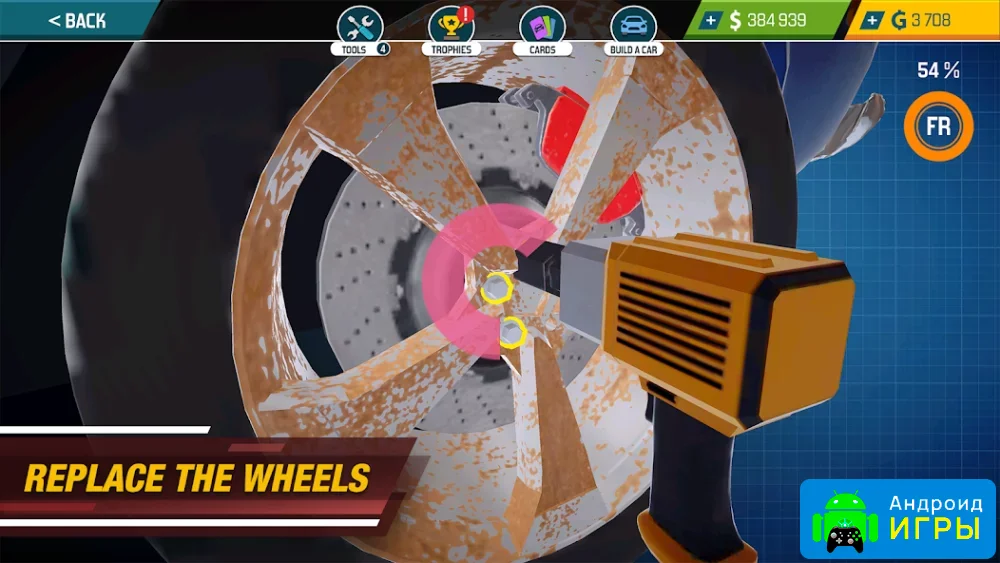The height and width of the screenshot is (563, 1000).
Task: Open the Build a Car menu
Action: click(x=634, y=28)
